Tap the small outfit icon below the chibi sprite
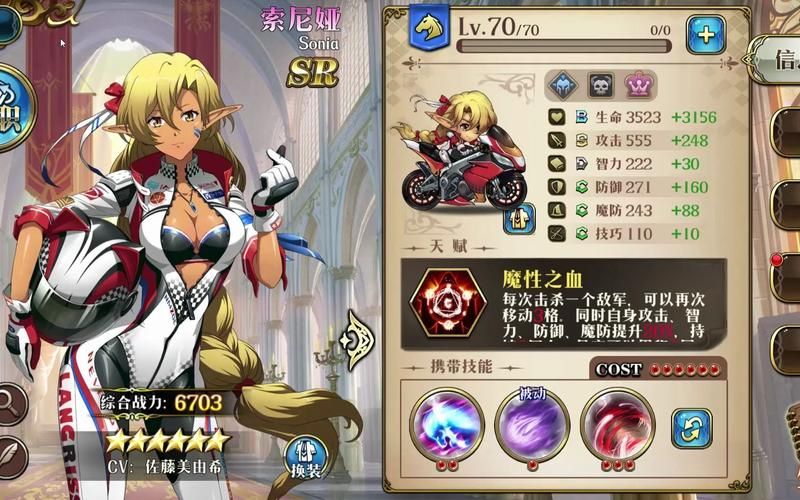 click(x=519, y=217)
